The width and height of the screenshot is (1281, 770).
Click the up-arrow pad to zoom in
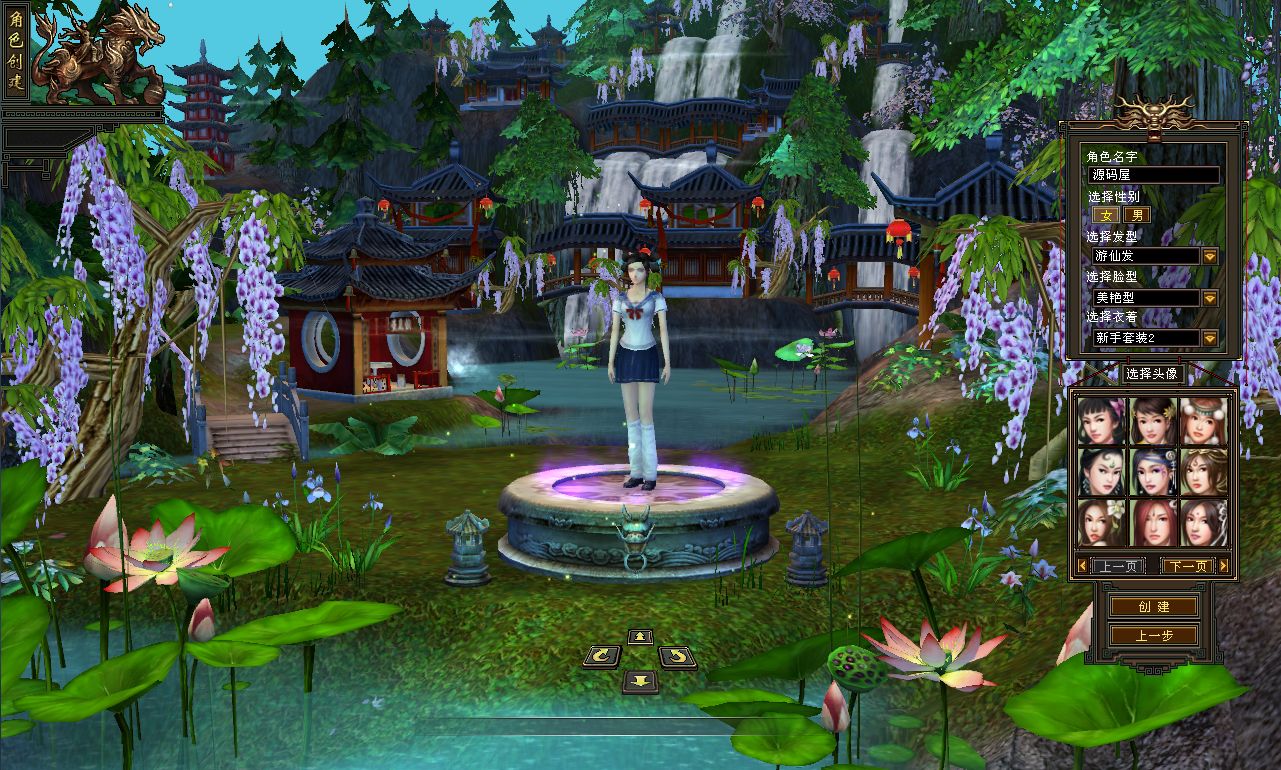click(640, 637)
